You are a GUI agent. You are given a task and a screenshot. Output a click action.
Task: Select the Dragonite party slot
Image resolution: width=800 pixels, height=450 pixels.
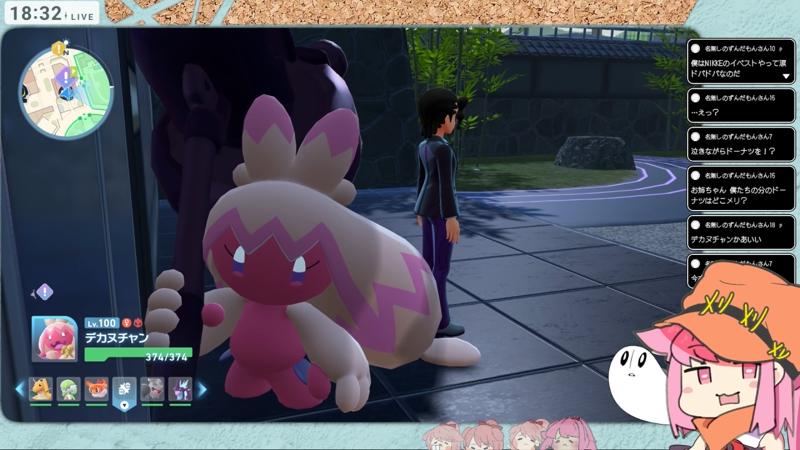coord(41,389)
